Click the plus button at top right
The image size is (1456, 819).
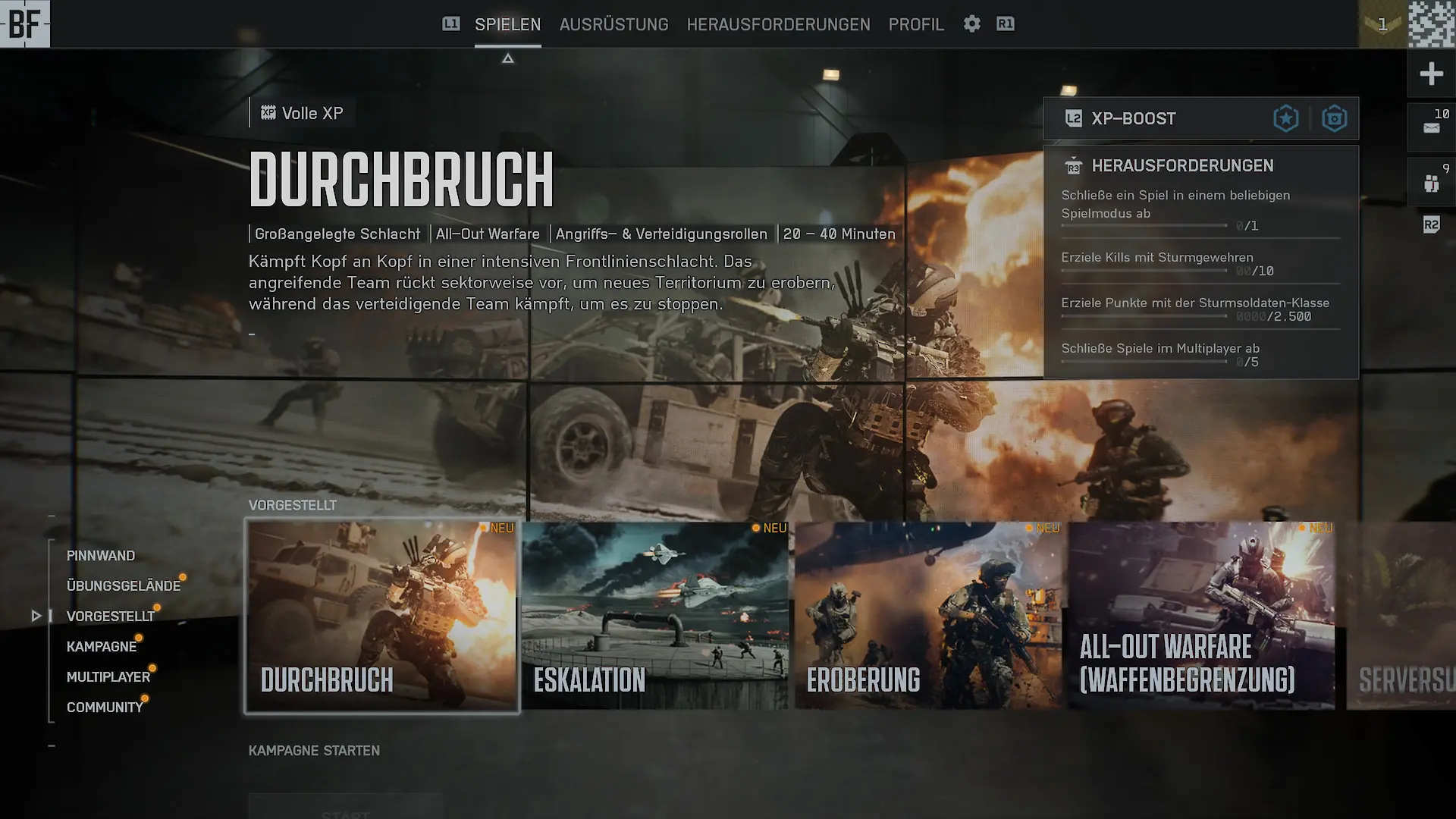pyautogui.click(x=1431, y=74)
